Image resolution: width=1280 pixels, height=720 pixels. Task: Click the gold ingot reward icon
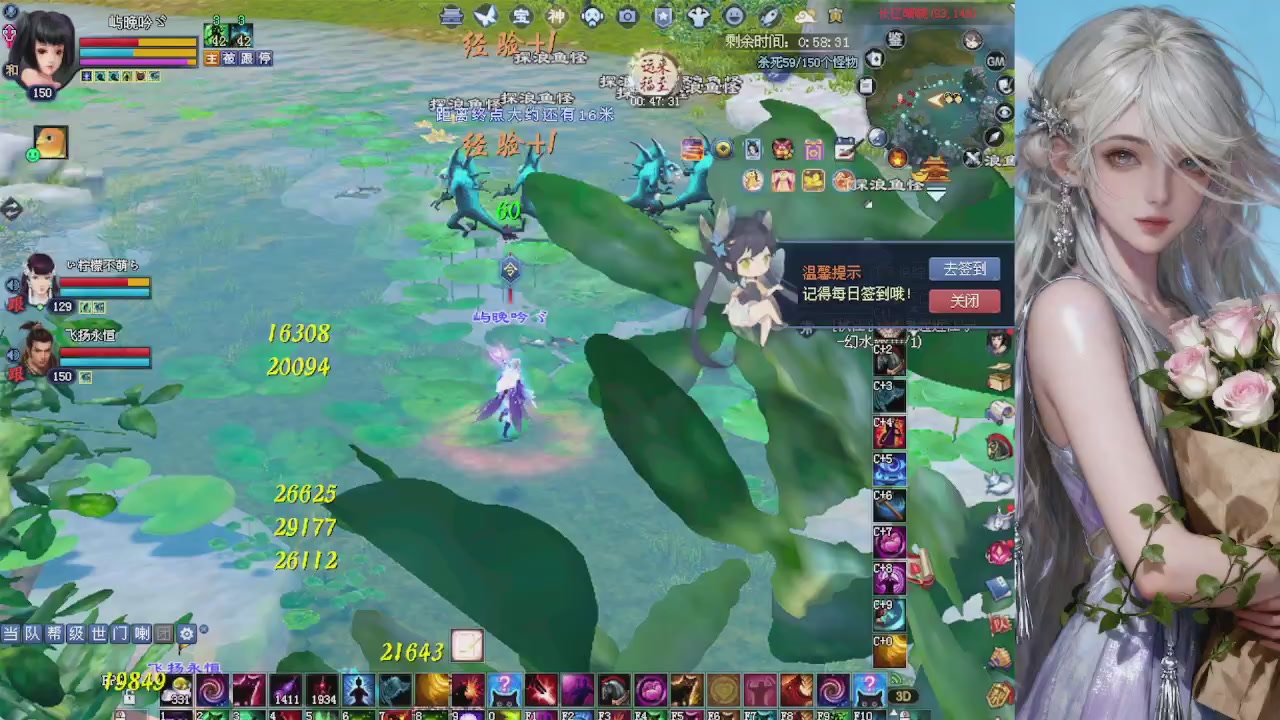point(918,175)
